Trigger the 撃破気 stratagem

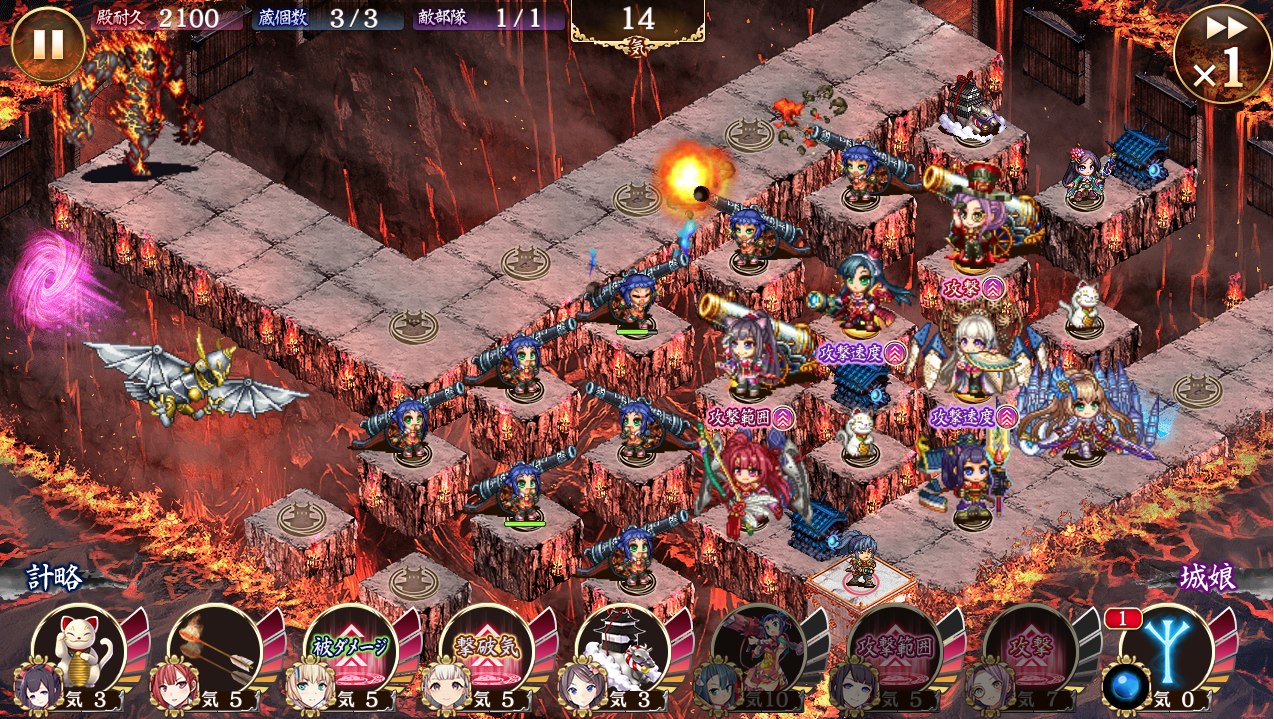487,651
